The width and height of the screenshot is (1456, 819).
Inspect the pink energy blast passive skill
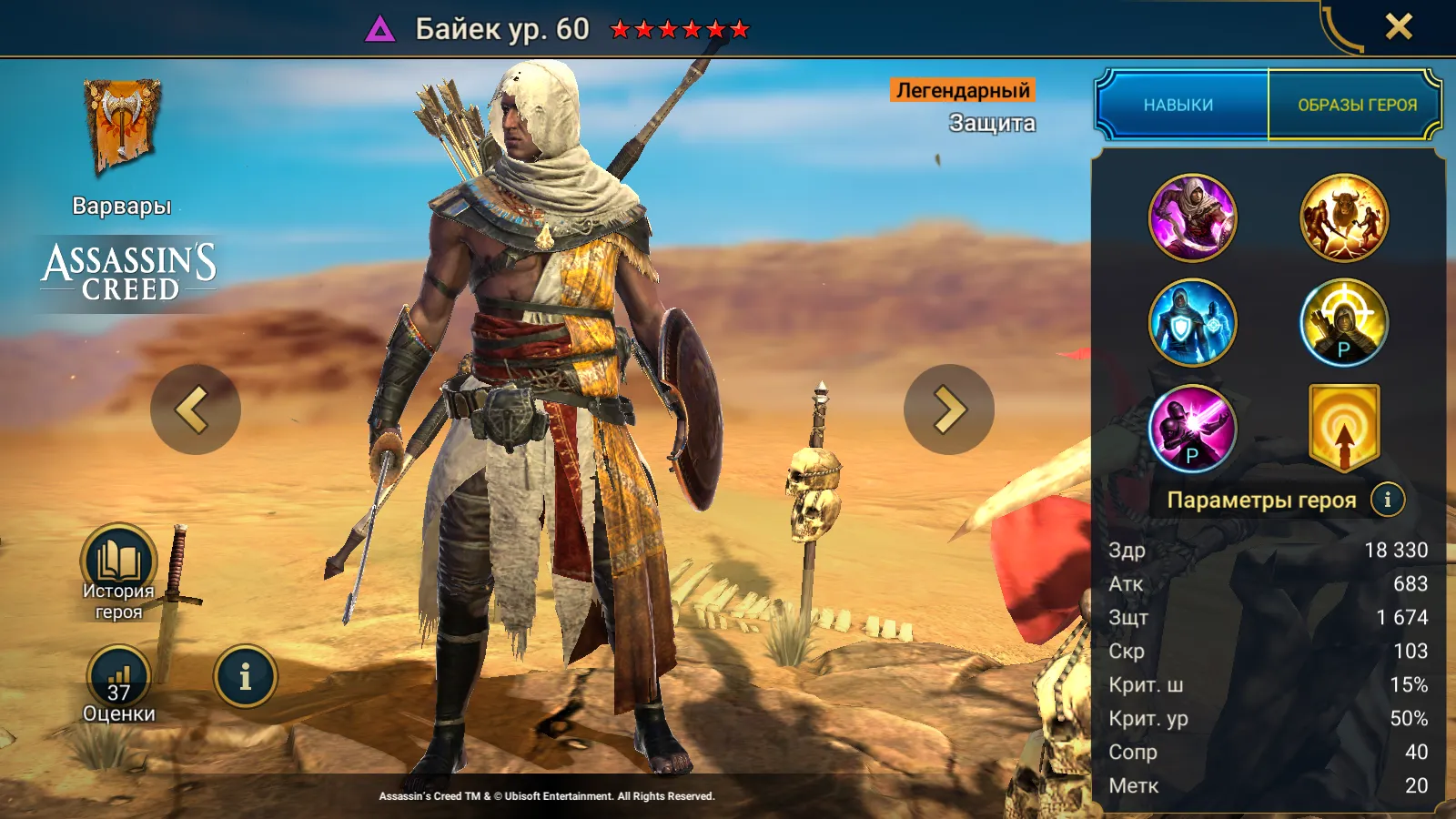click(1192, 428)
